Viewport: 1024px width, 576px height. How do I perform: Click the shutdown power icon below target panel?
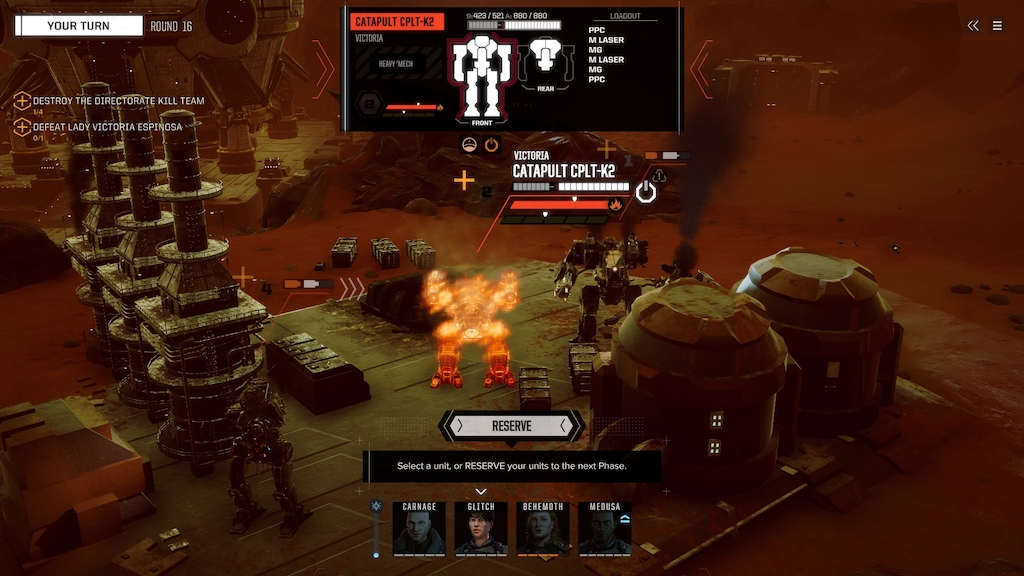click(x=491, y=145)
